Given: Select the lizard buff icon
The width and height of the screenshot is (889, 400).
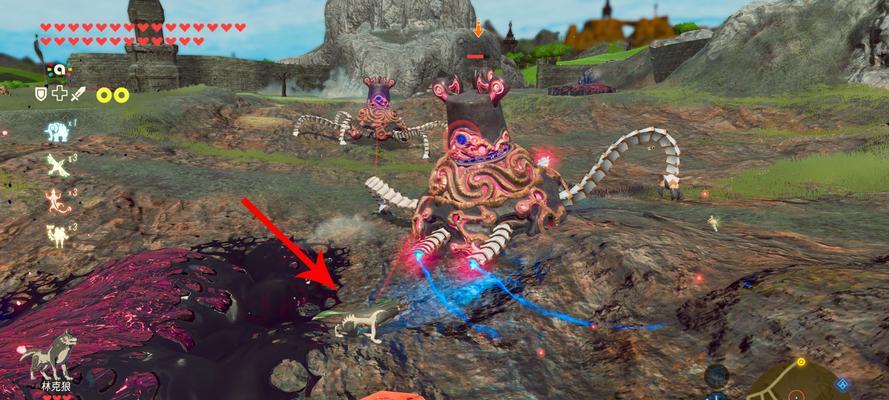Looking at the screenshot, I should (56, 201).
